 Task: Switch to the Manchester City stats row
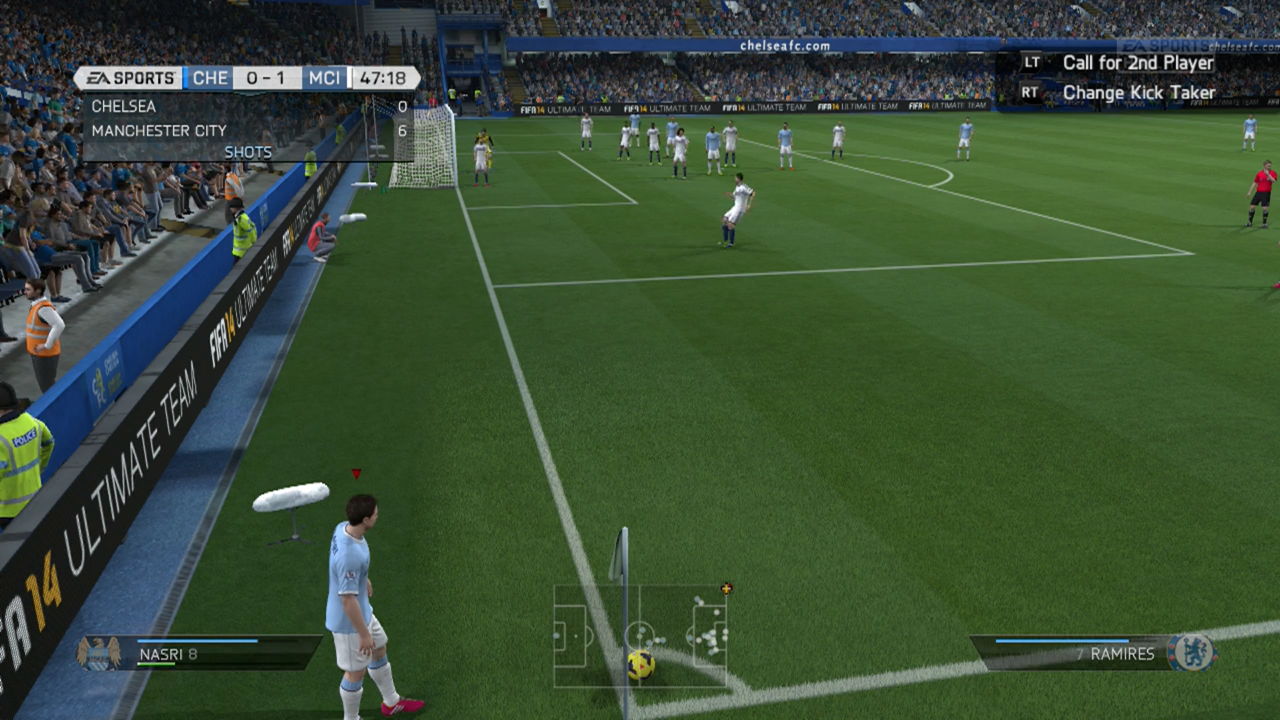click(200, 130)
